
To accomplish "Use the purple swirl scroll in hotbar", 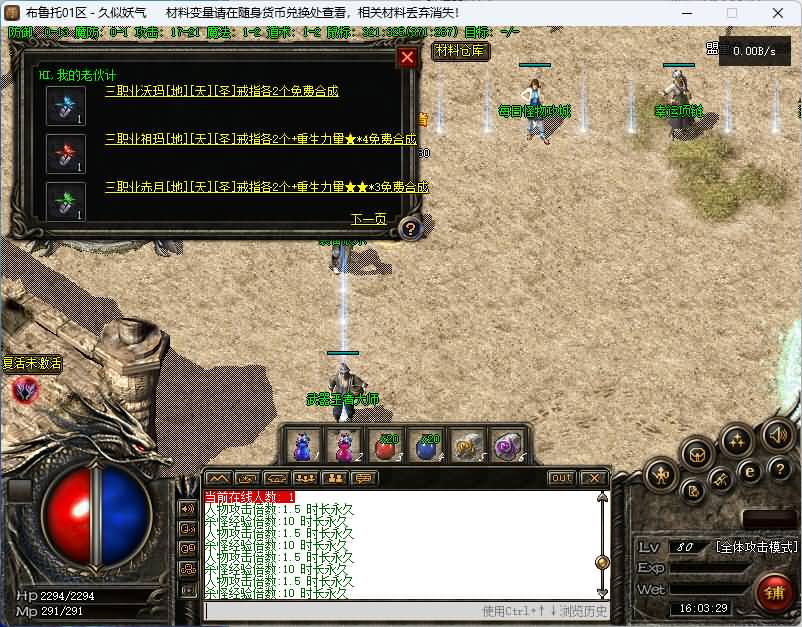I will pos(508,445).
